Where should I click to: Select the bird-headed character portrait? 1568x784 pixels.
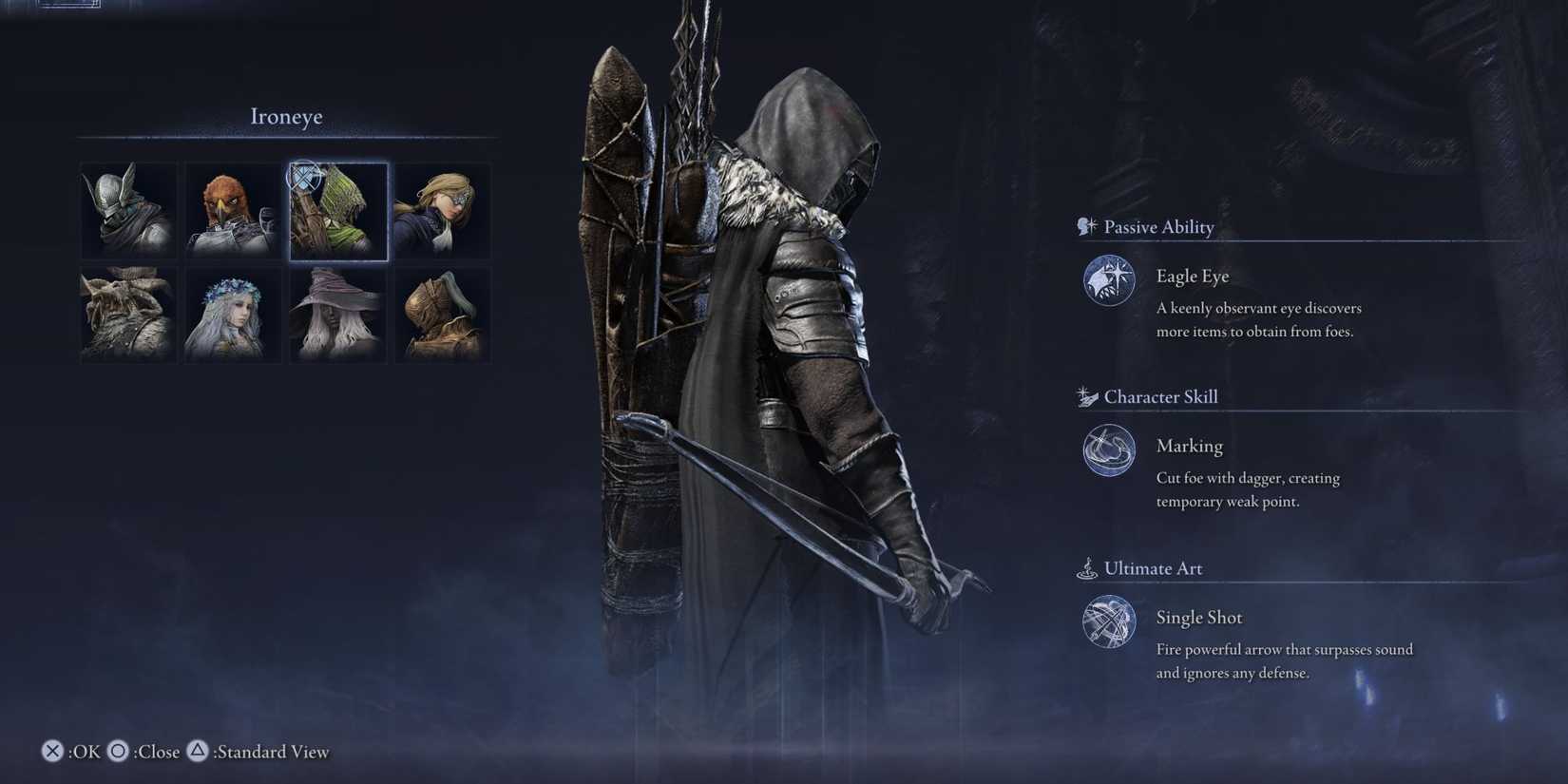coord(233,210)
